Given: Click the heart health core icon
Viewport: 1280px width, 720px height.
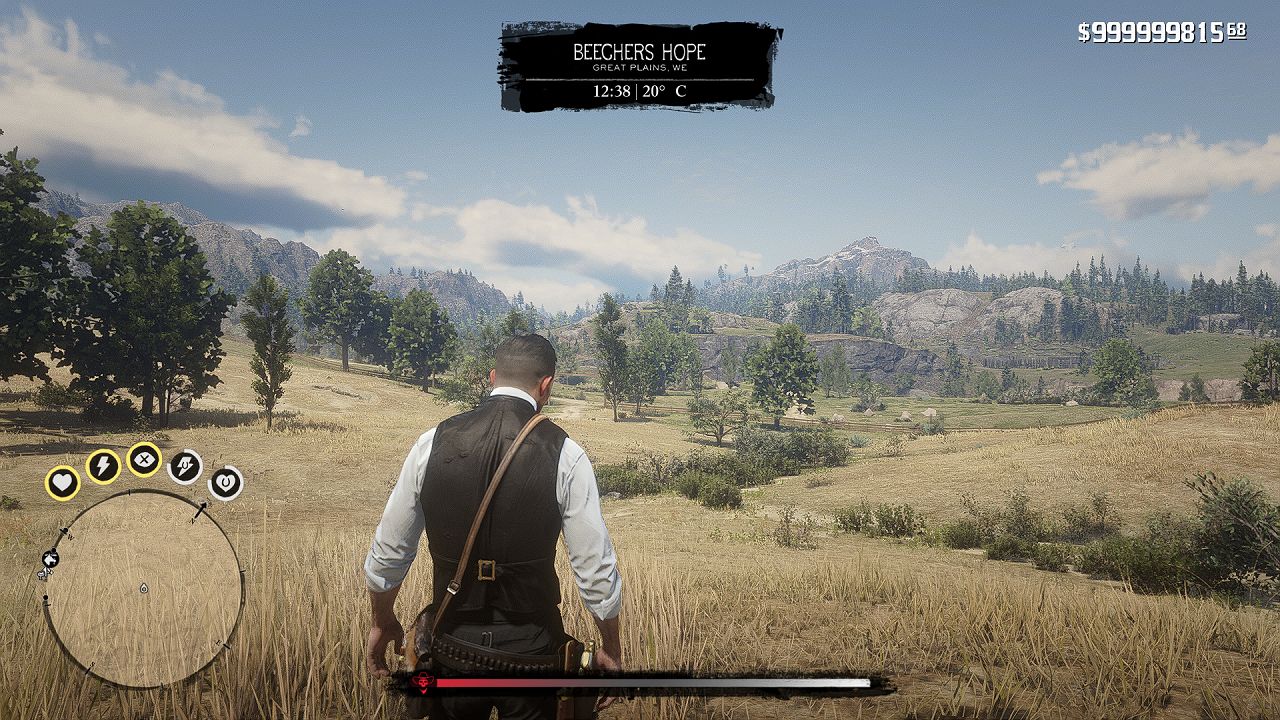Looking at the screenshot, I should 62,483.
